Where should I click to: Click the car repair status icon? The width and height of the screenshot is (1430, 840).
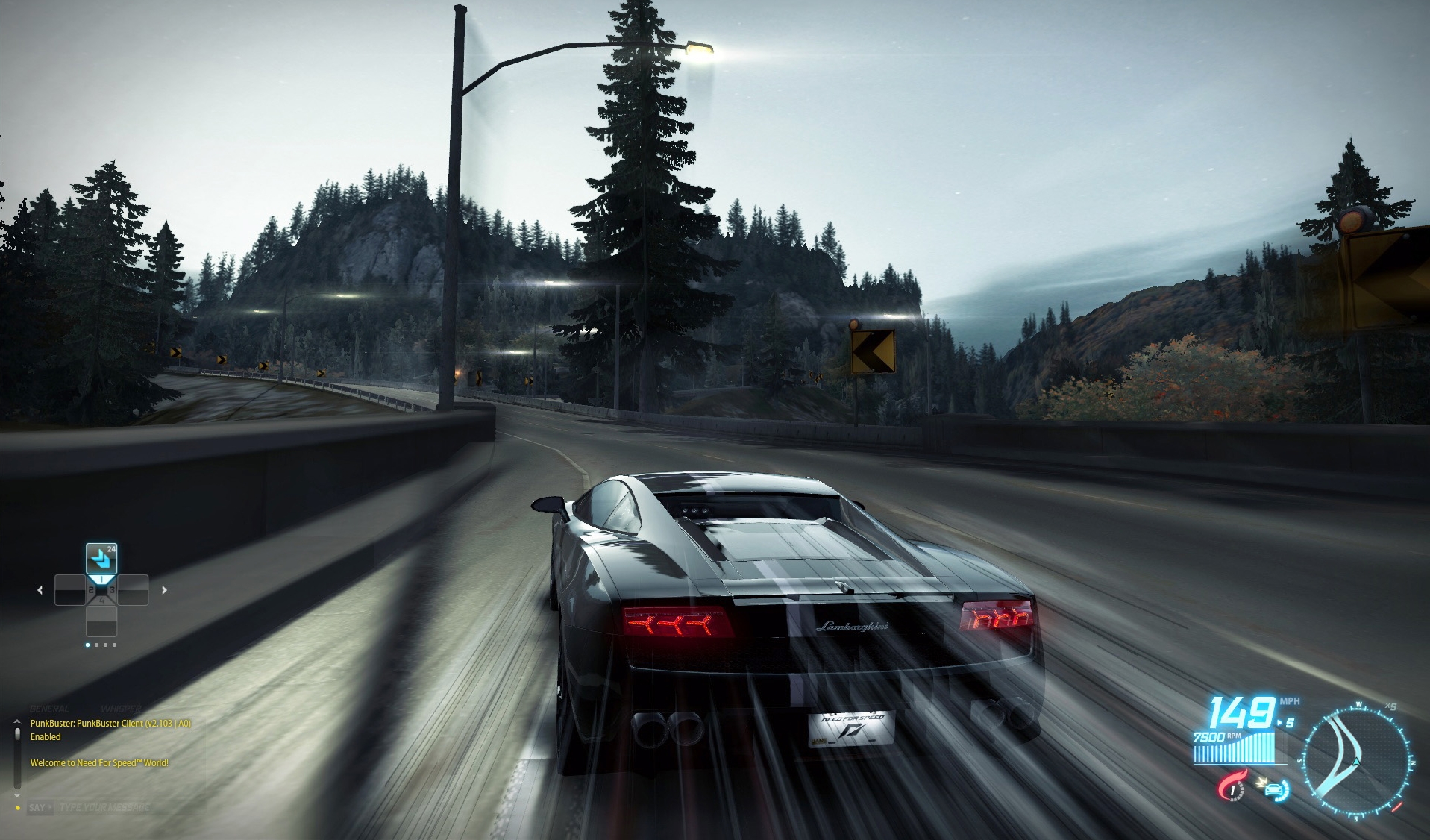coord(1276,791)
